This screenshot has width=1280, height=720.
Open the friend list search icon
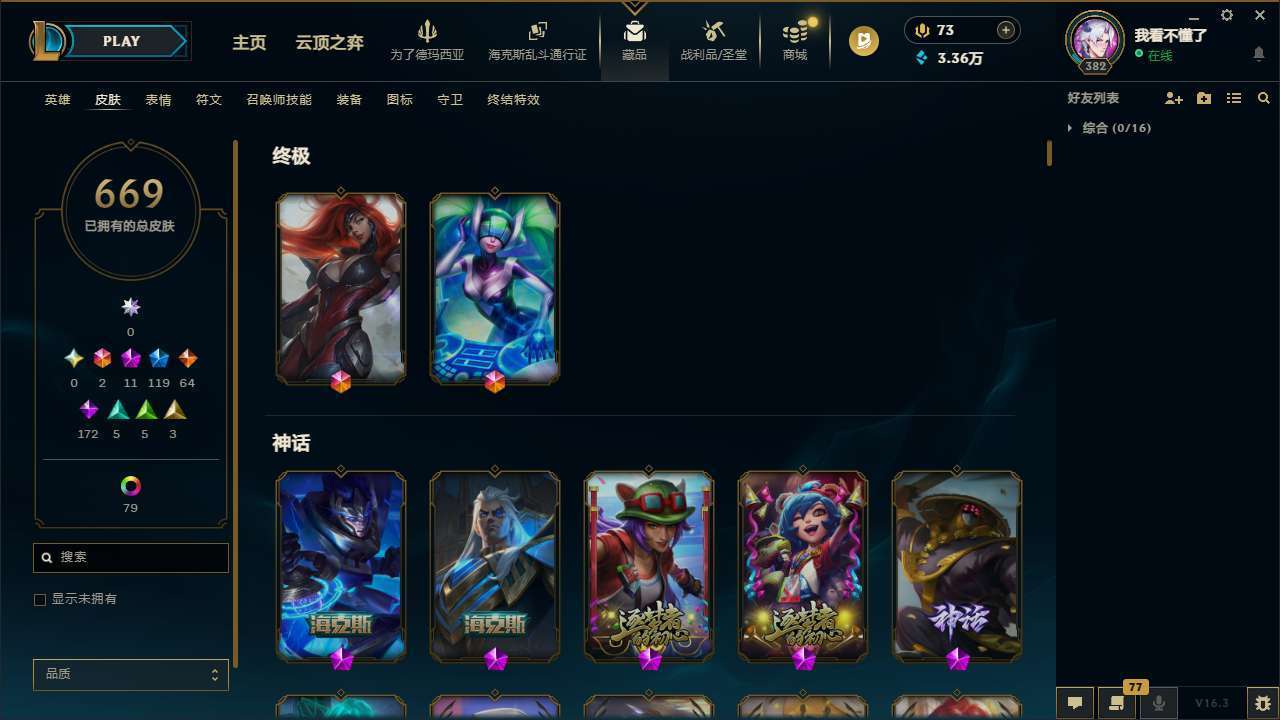[1264, 98]
